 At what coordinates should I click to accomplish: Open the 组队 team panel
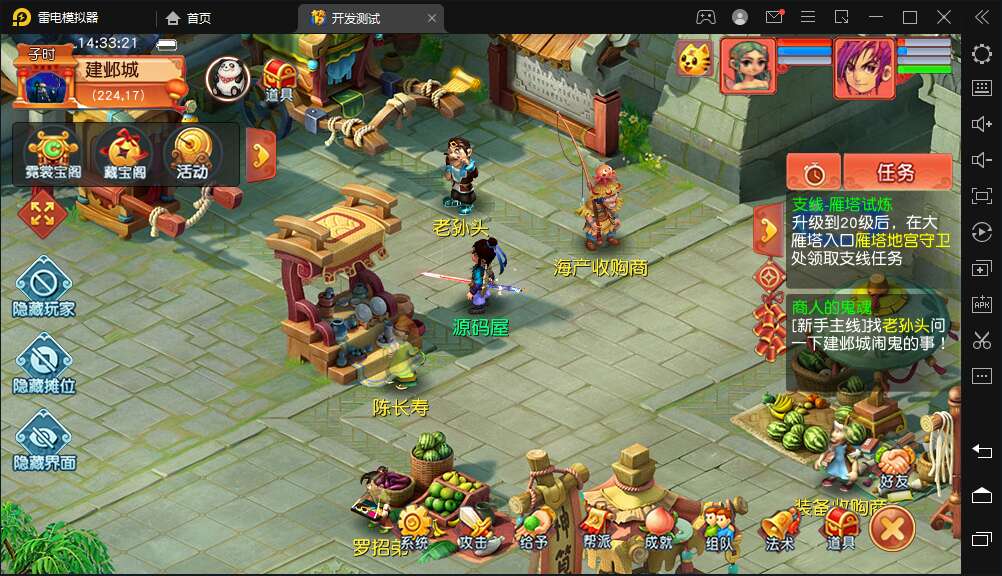tap(718, 527)
